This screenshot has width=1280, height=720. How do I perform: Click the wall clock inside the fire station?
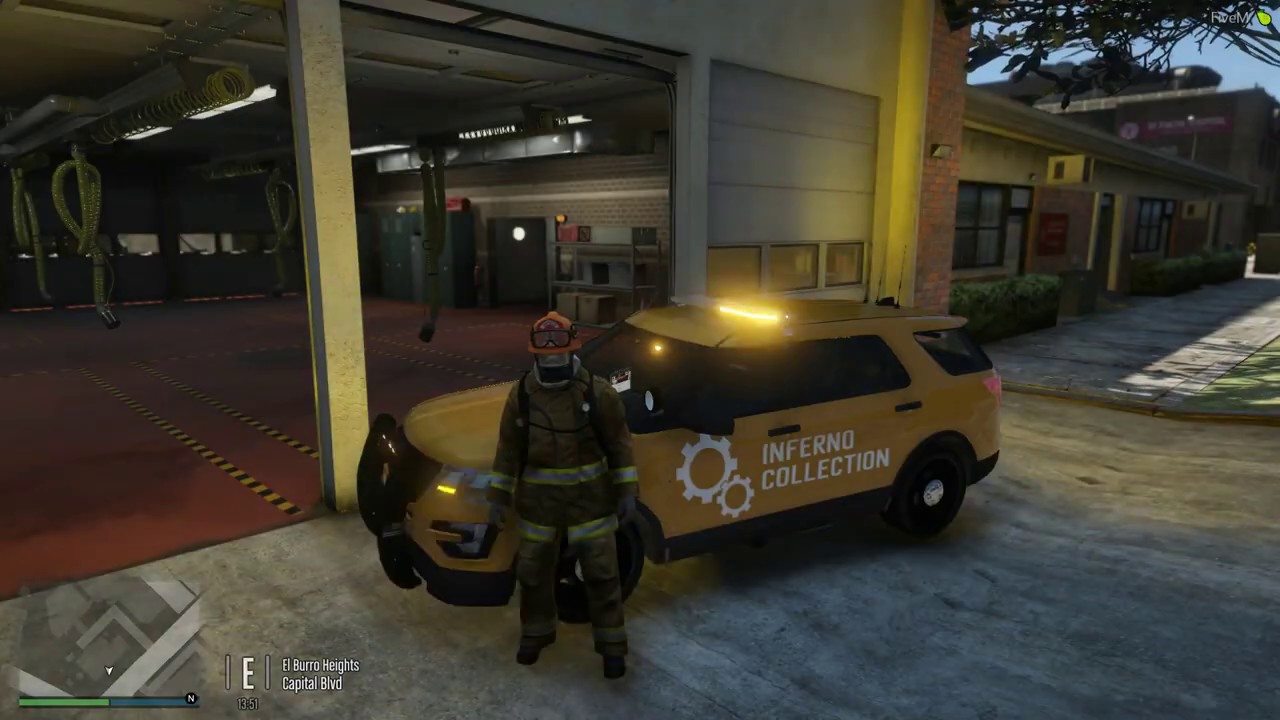pos(519,233)
